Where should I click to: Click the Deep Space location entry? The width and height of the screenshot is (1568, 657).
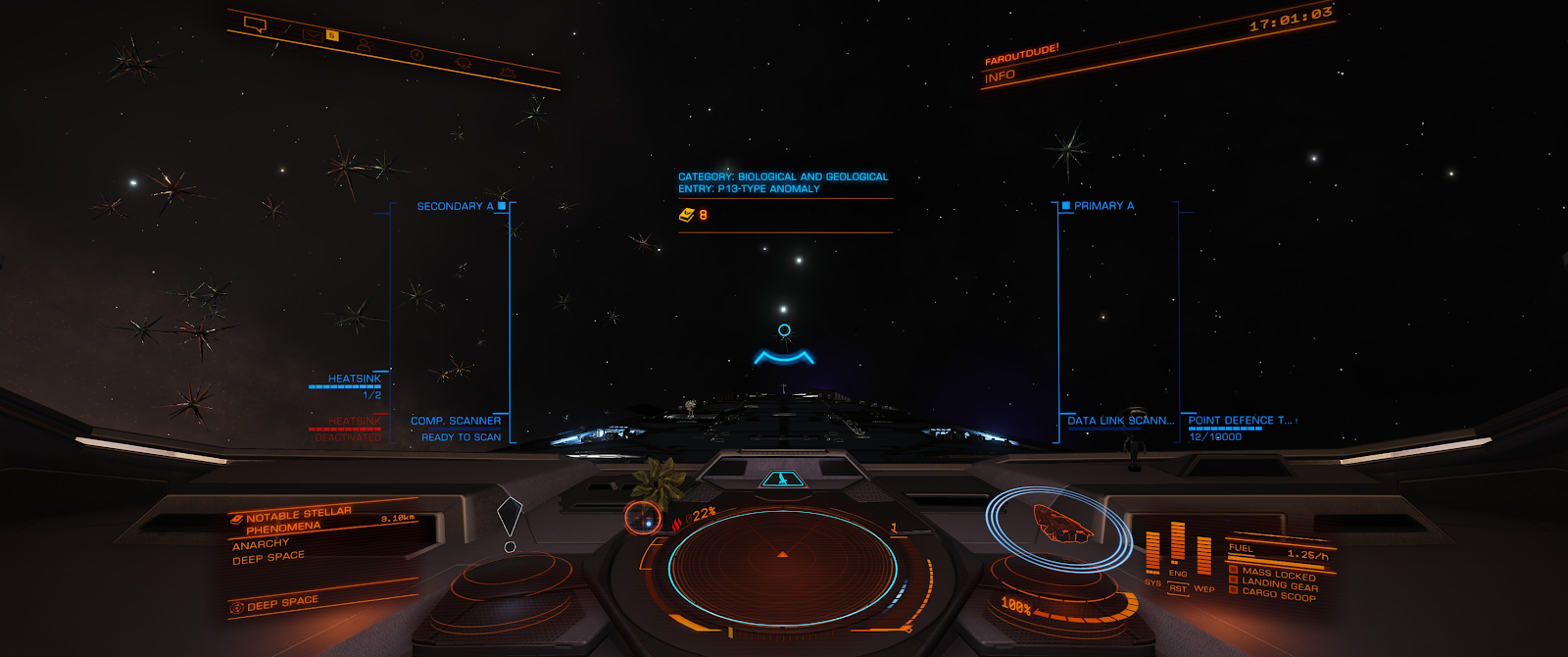(282, 603)
